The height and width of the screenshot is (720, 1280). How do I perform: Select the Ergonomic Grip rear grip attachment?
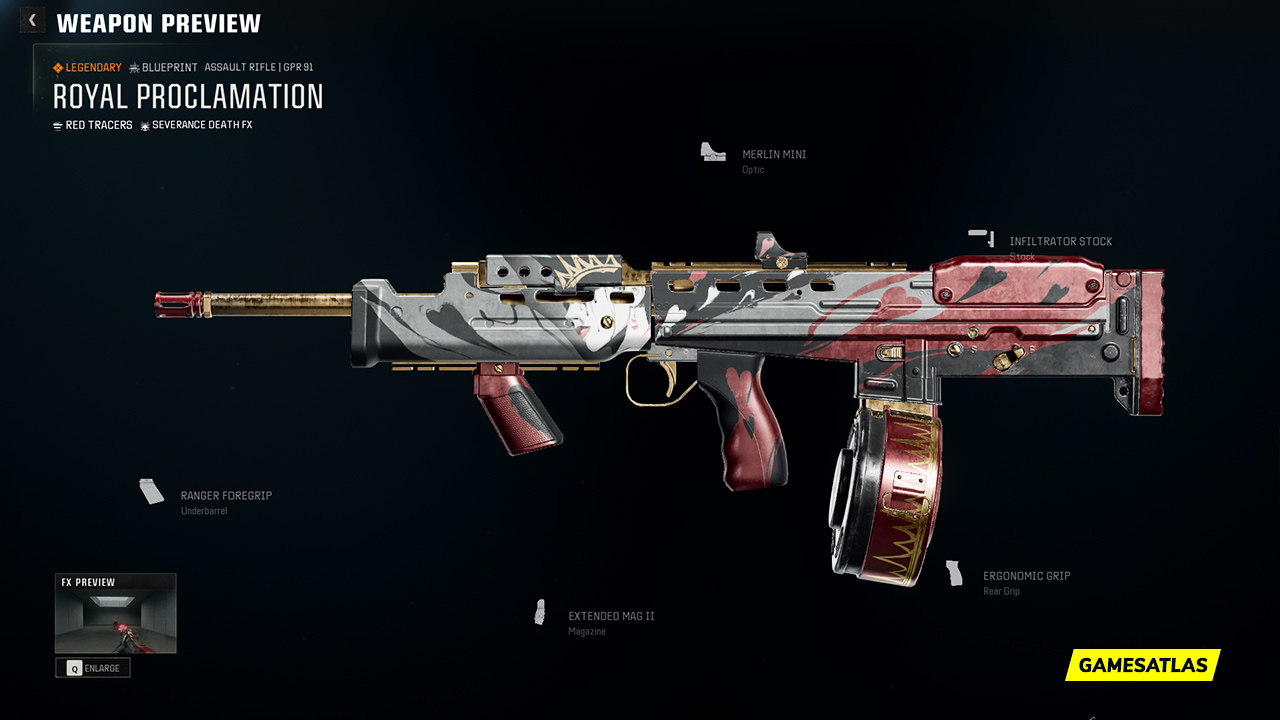pos(1026,577)
